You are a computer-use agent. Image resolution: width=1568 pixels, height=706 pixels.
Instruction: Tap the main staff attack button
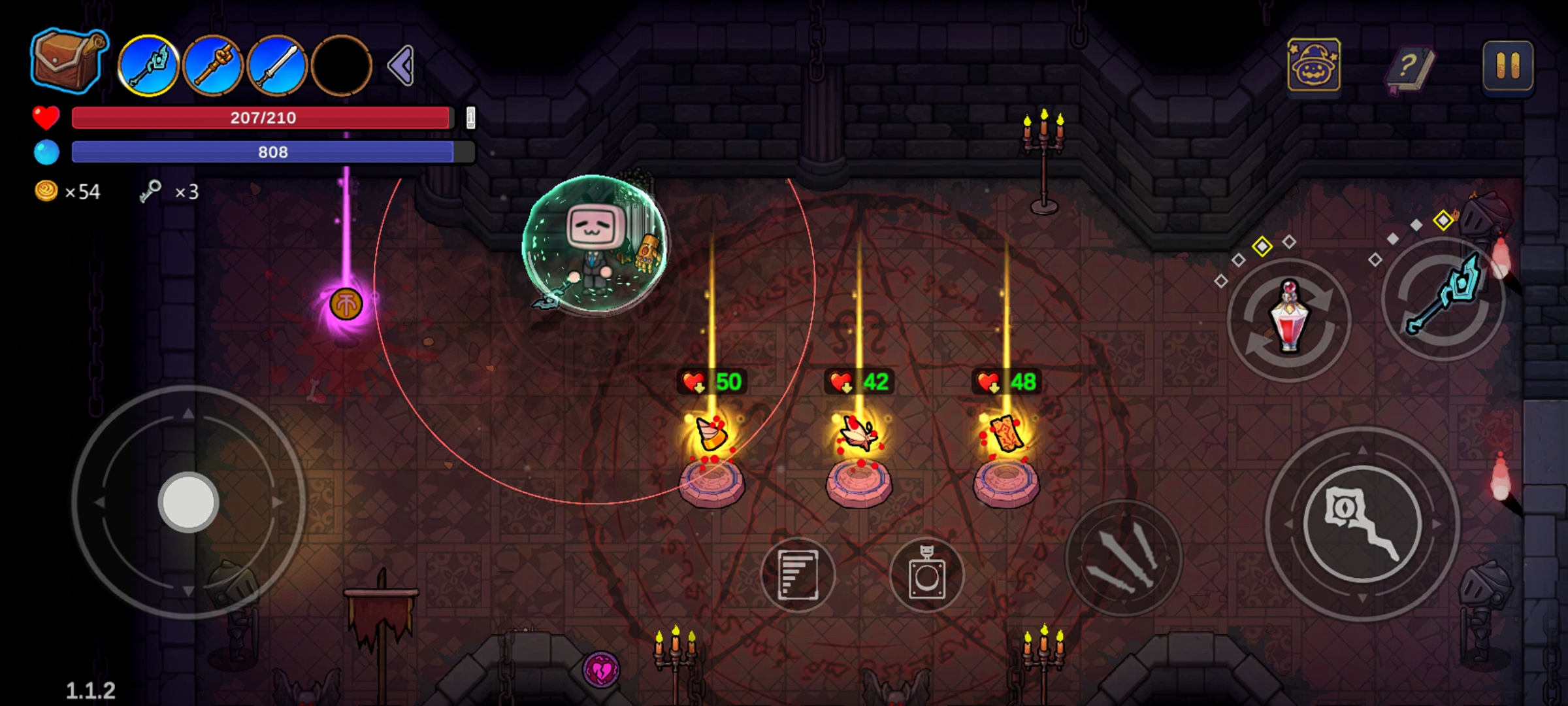tap(1362, 524)
